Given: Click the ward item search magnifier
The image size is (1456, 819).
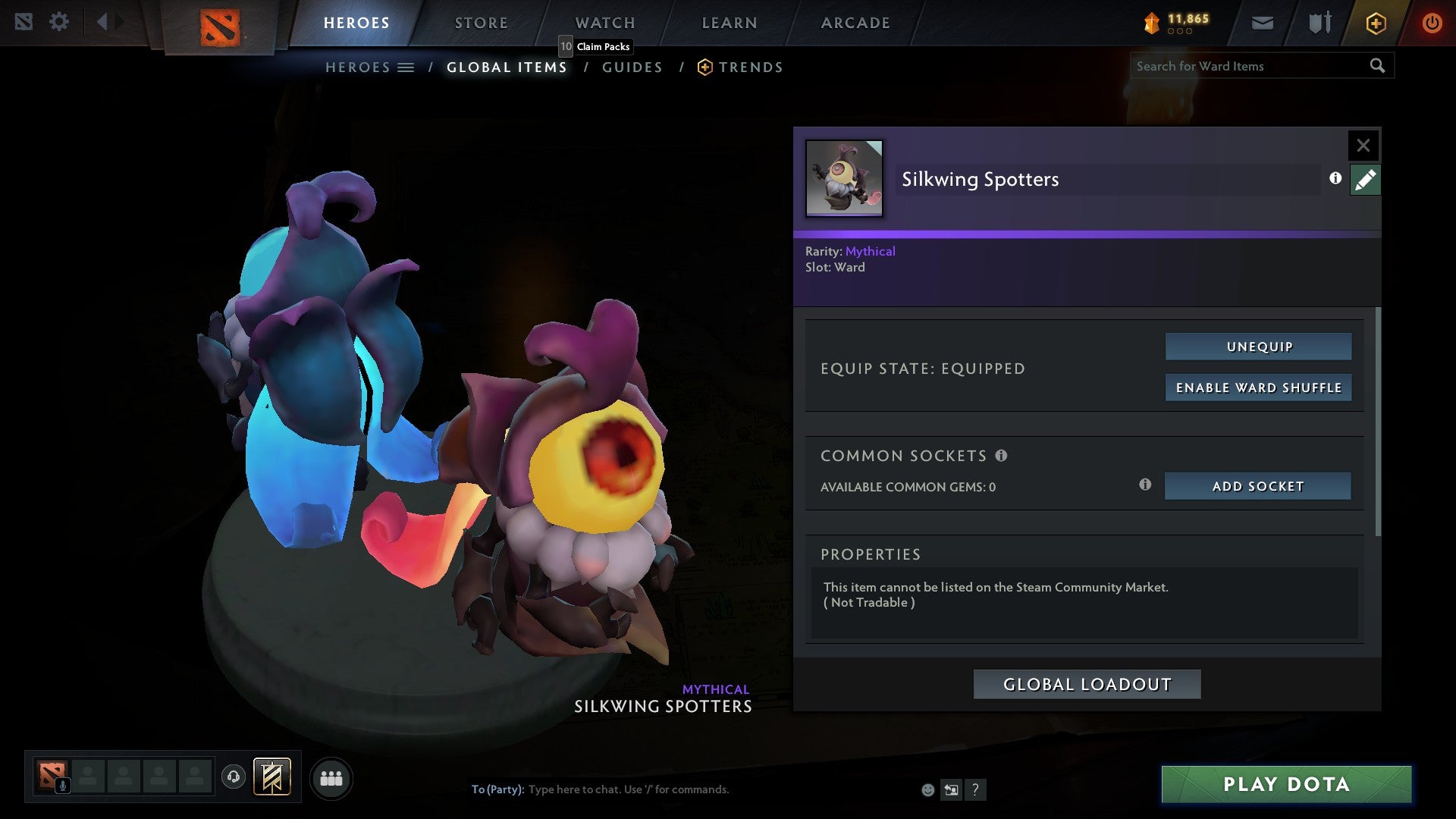Looking at the screenshot, I should [1378, 66].
